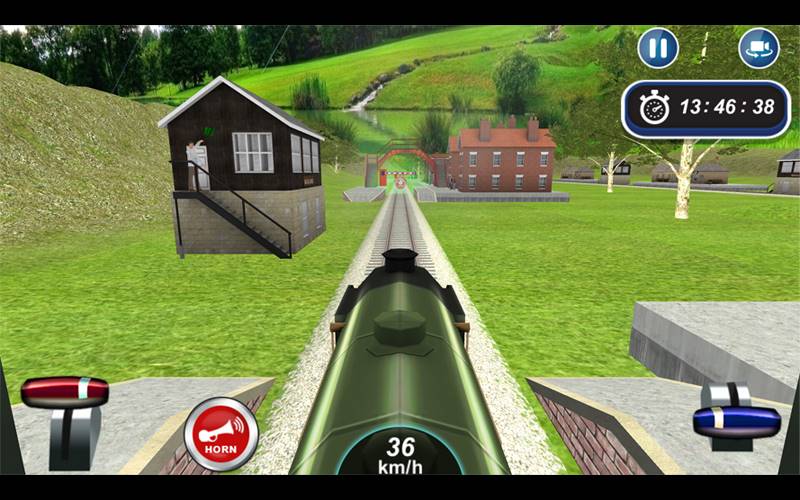Sound the red HORN button
This screenshot has width=800, height=500.
point(221,434)
